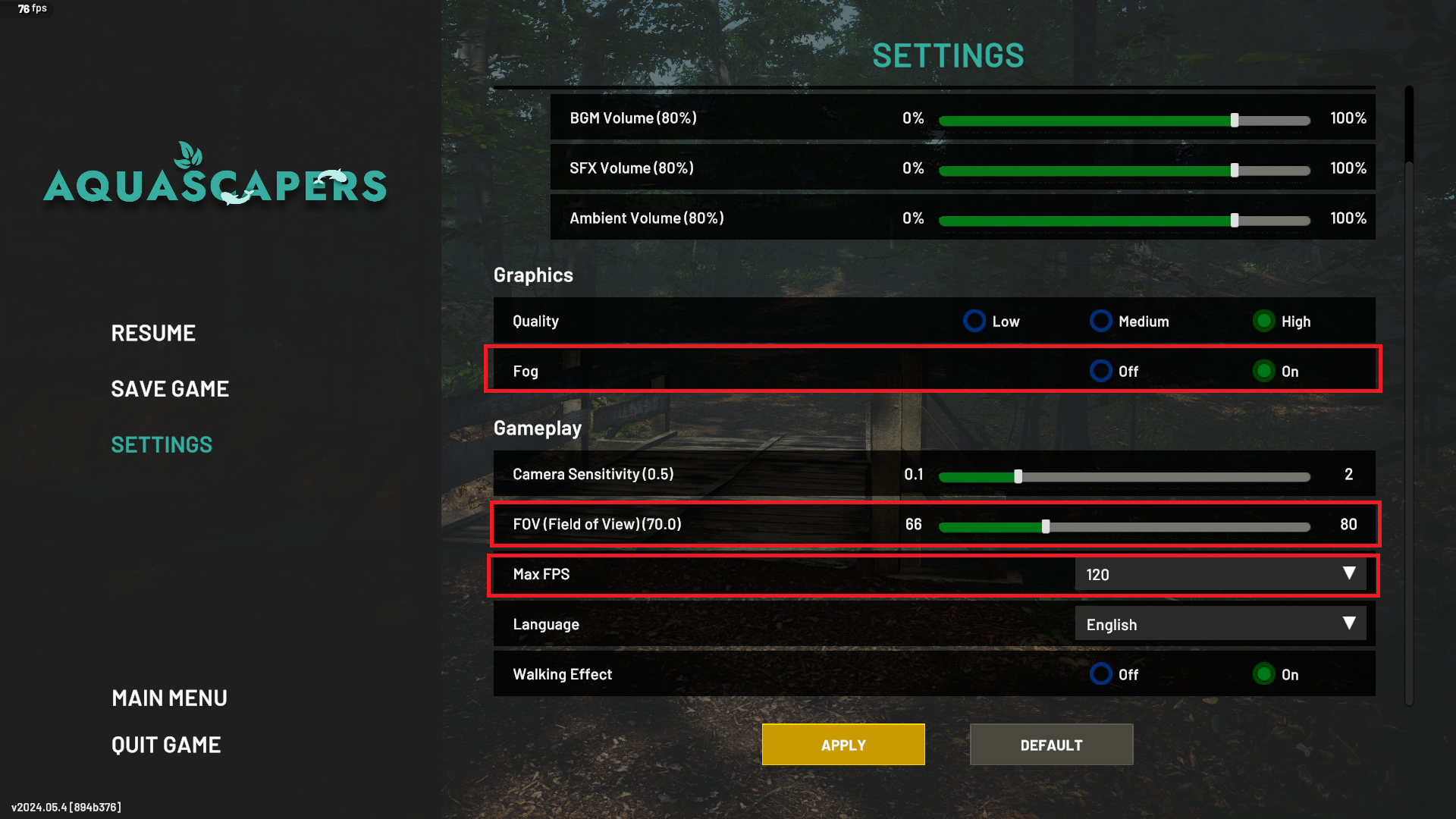This screenshot has height=819, width=1456.
Task: Open Main Menu
Action: 169,698
